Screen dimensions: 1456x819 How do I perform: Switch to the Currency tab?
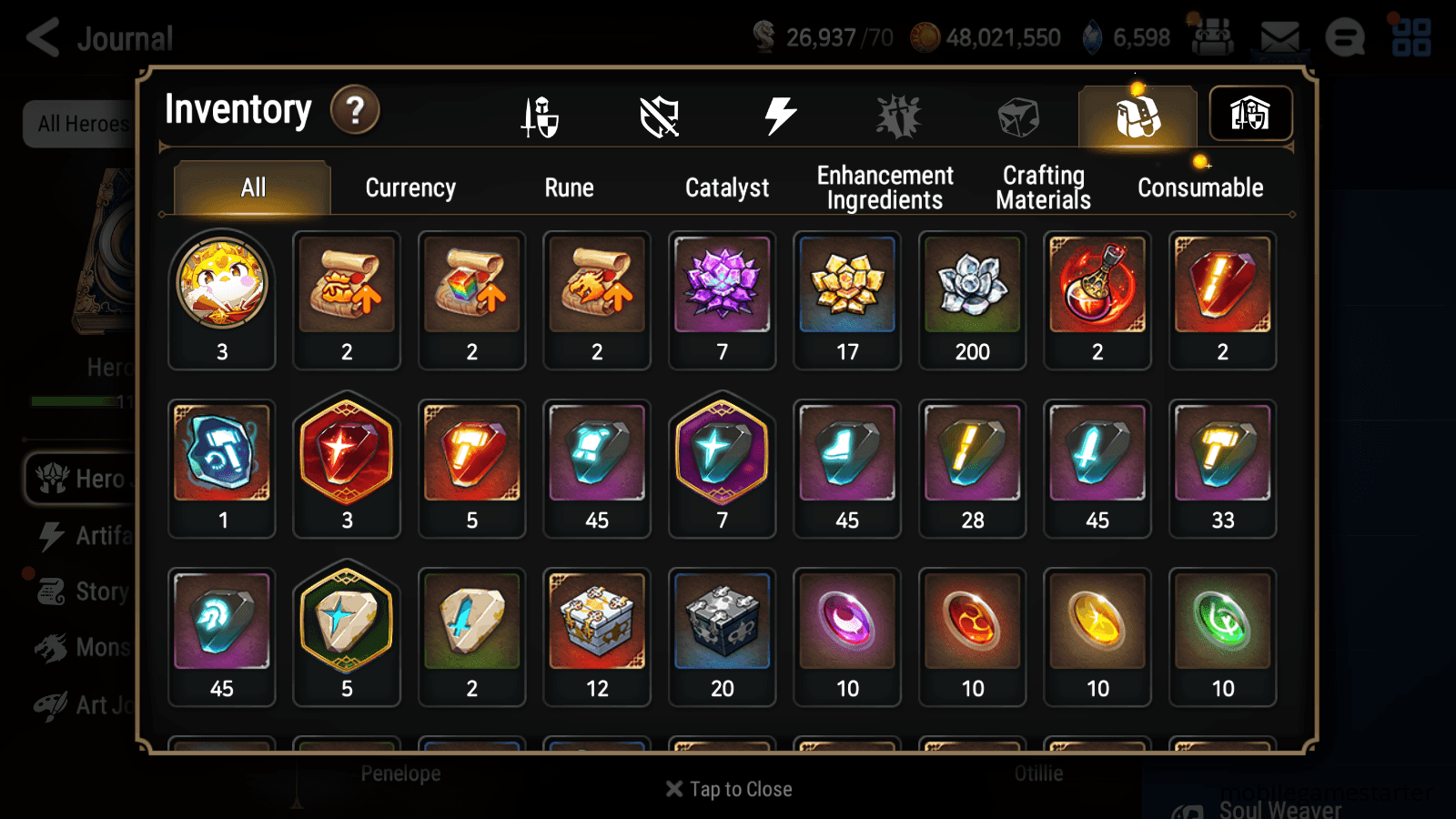click(x=409, y=187)
